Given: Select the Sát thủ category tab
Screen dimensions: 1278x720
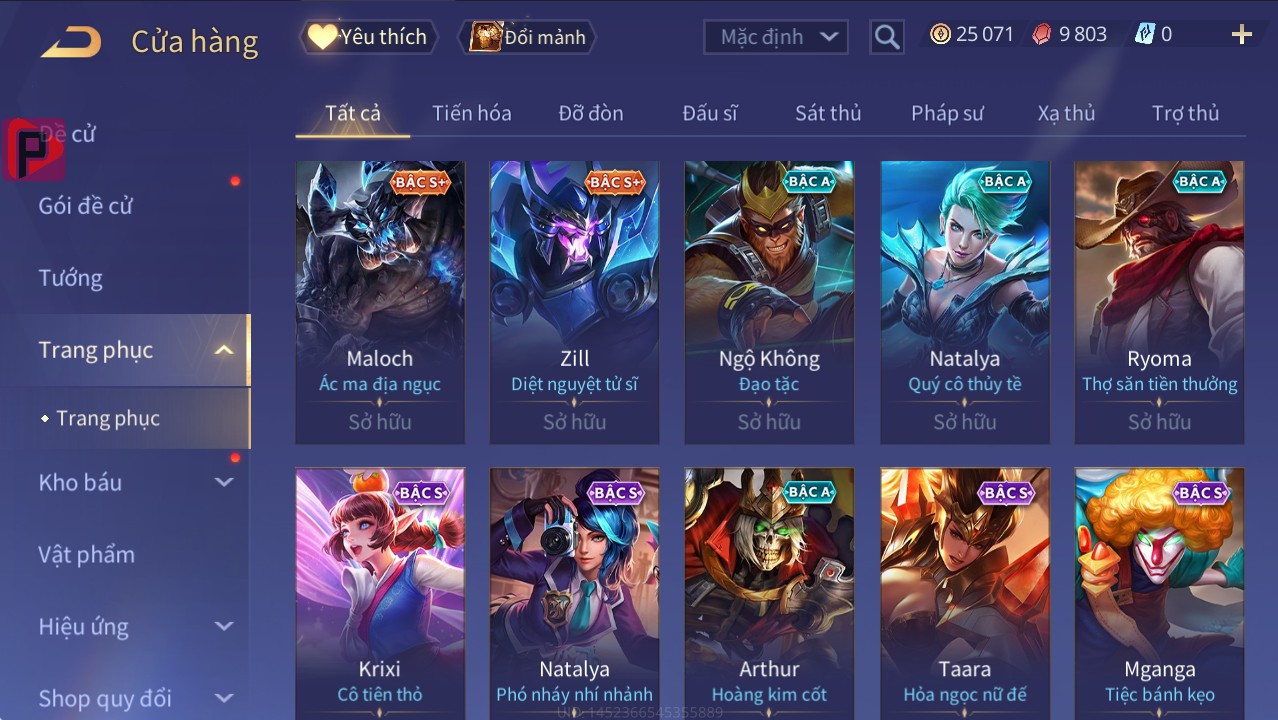Looking at the screenshot, I should (828, 113).
